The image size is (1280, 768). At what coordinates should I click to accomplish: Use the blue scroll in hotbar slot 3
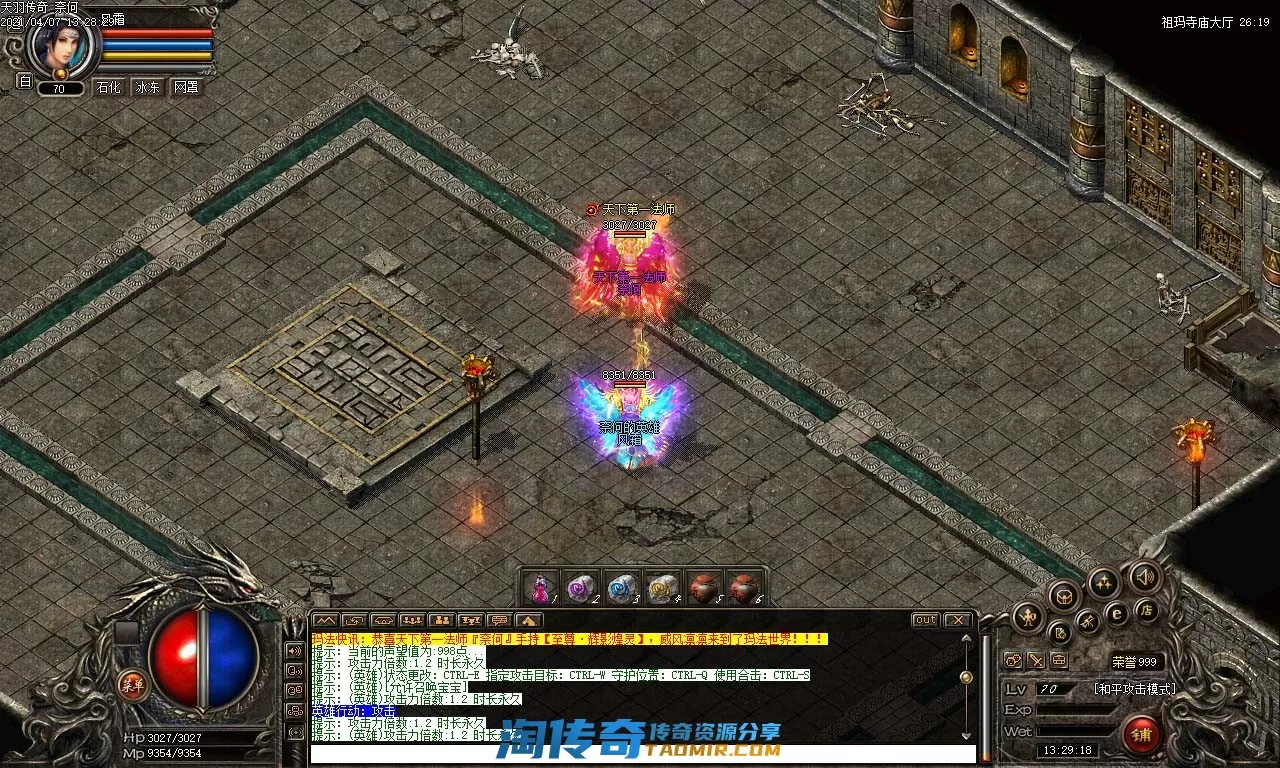click(x=621, y=587)
